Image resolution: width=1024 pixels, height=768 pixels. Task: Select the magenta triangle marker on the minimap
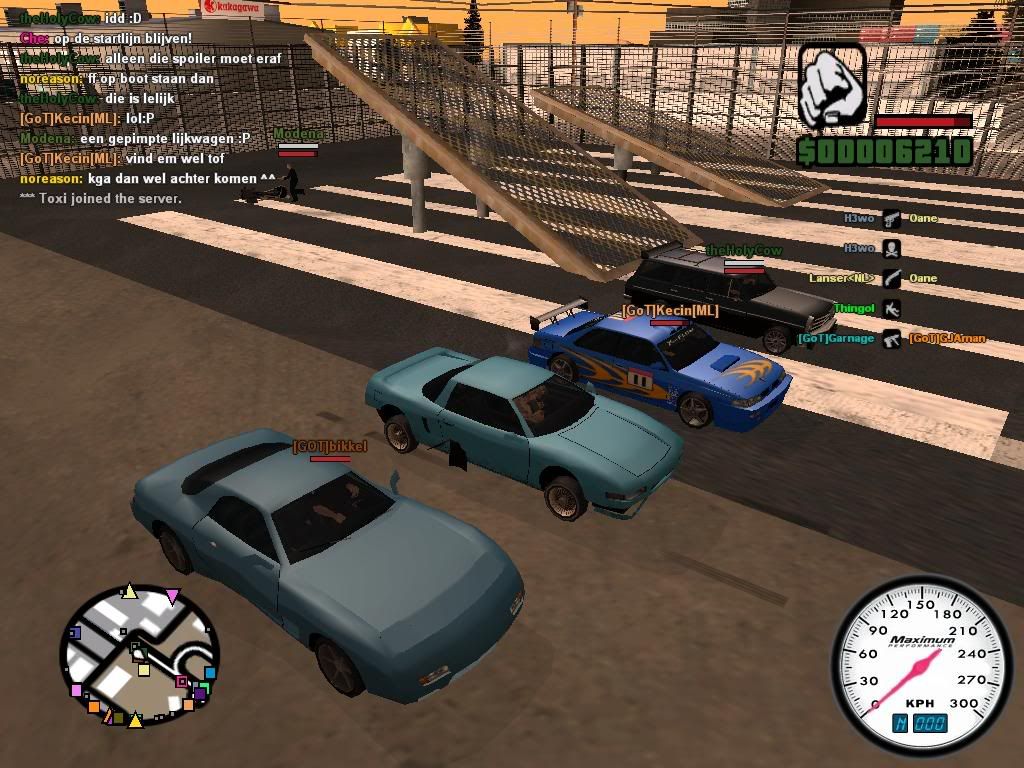[x=172, y=598]
